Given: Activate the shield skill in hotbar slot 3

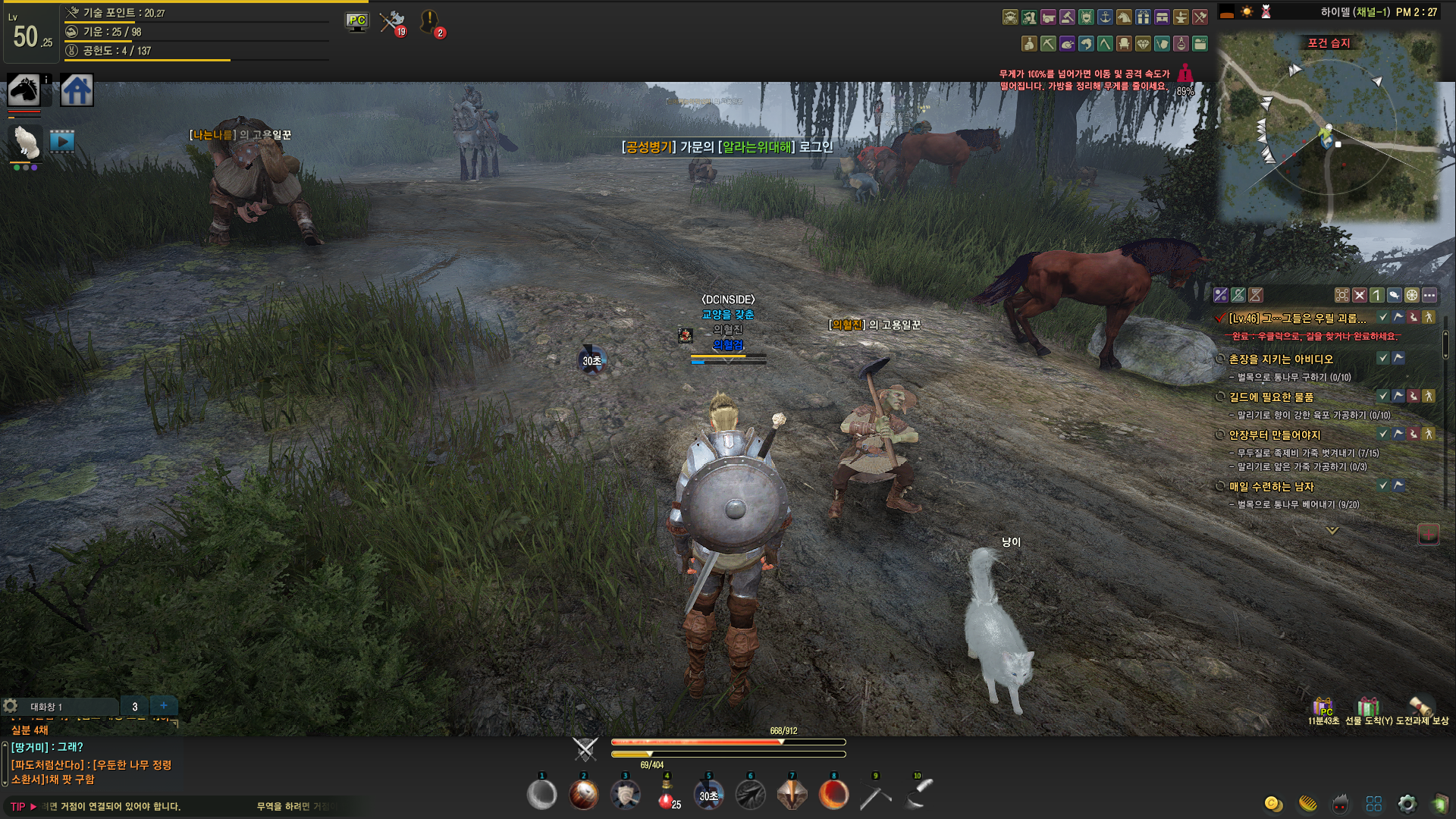Looking at the screenshot, I should 625,795.
